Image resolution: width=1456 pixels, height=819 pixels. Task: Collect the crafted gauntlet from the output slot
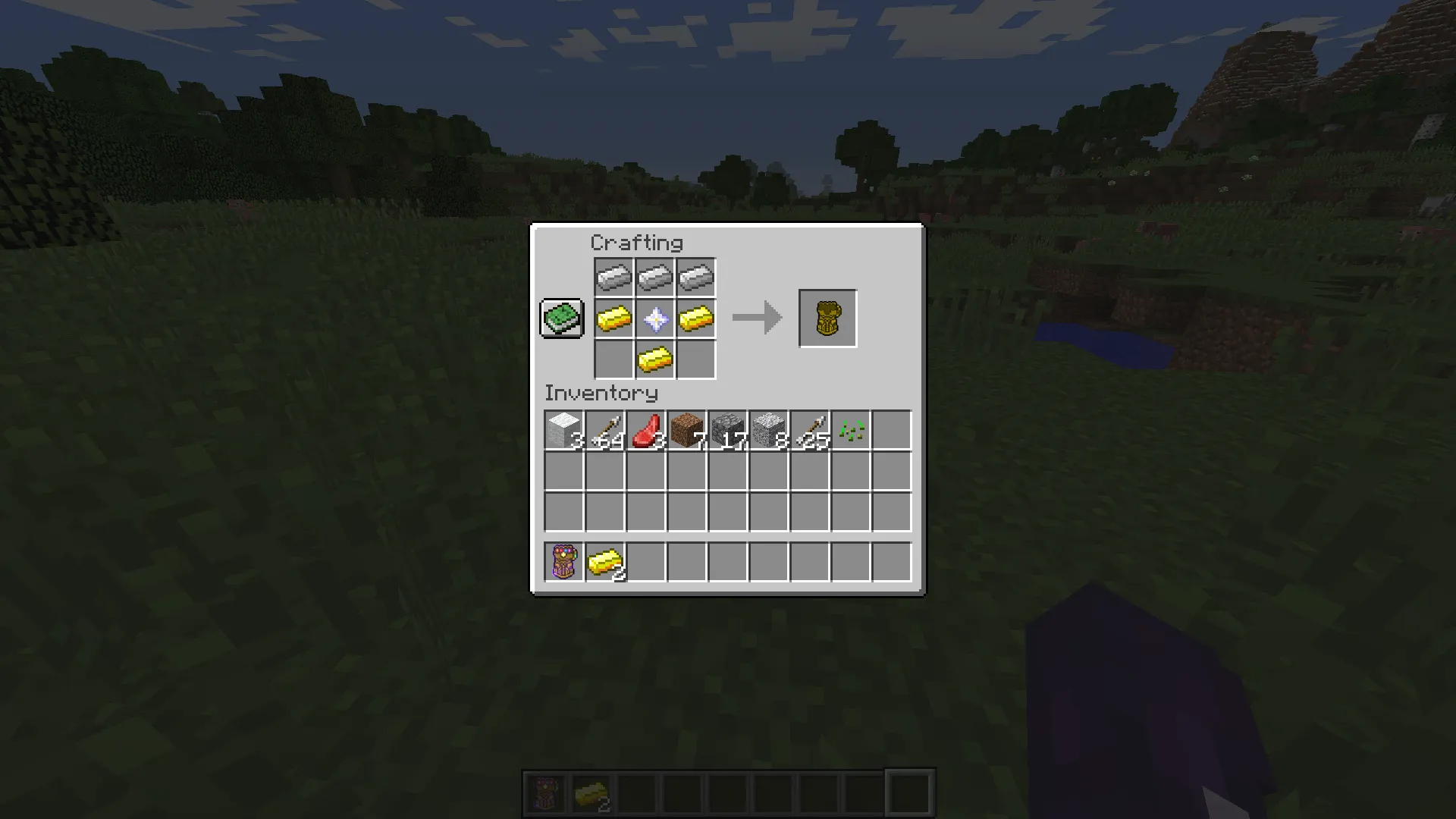(827, 318)
